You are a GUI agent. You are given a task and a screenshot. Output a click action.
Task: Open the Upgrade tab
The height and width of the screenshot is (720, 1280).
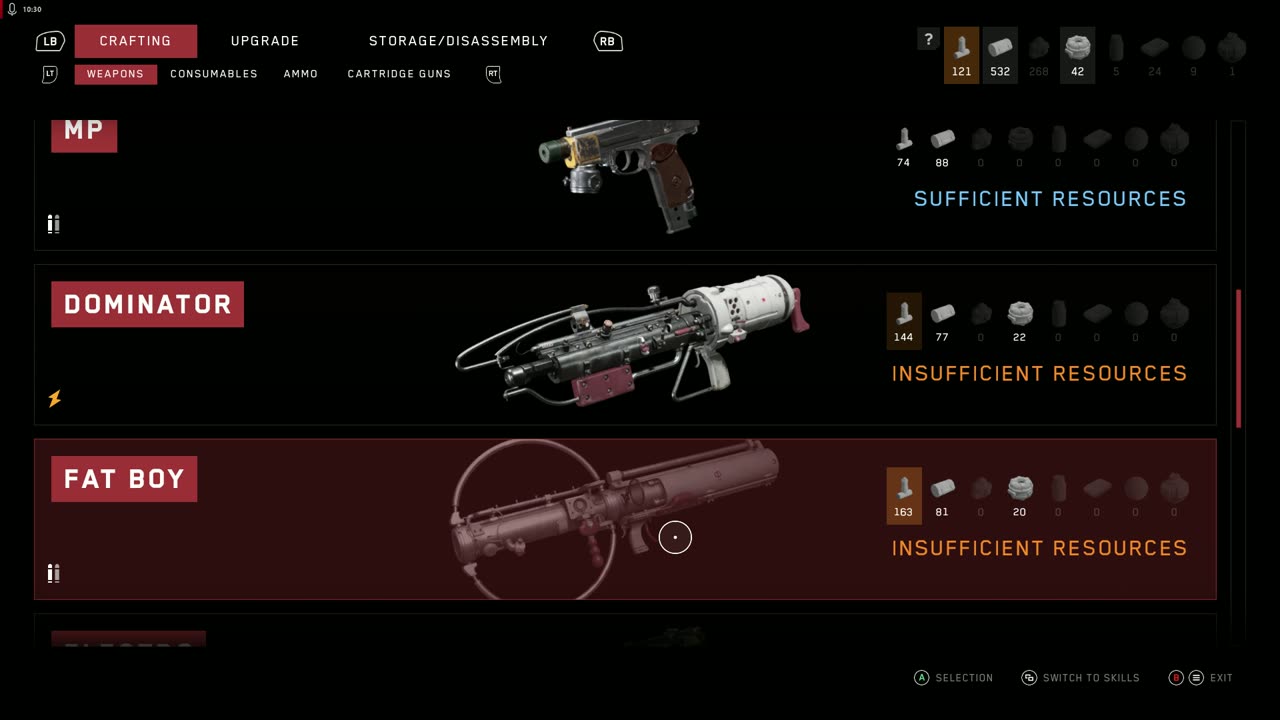pos(265,41)
